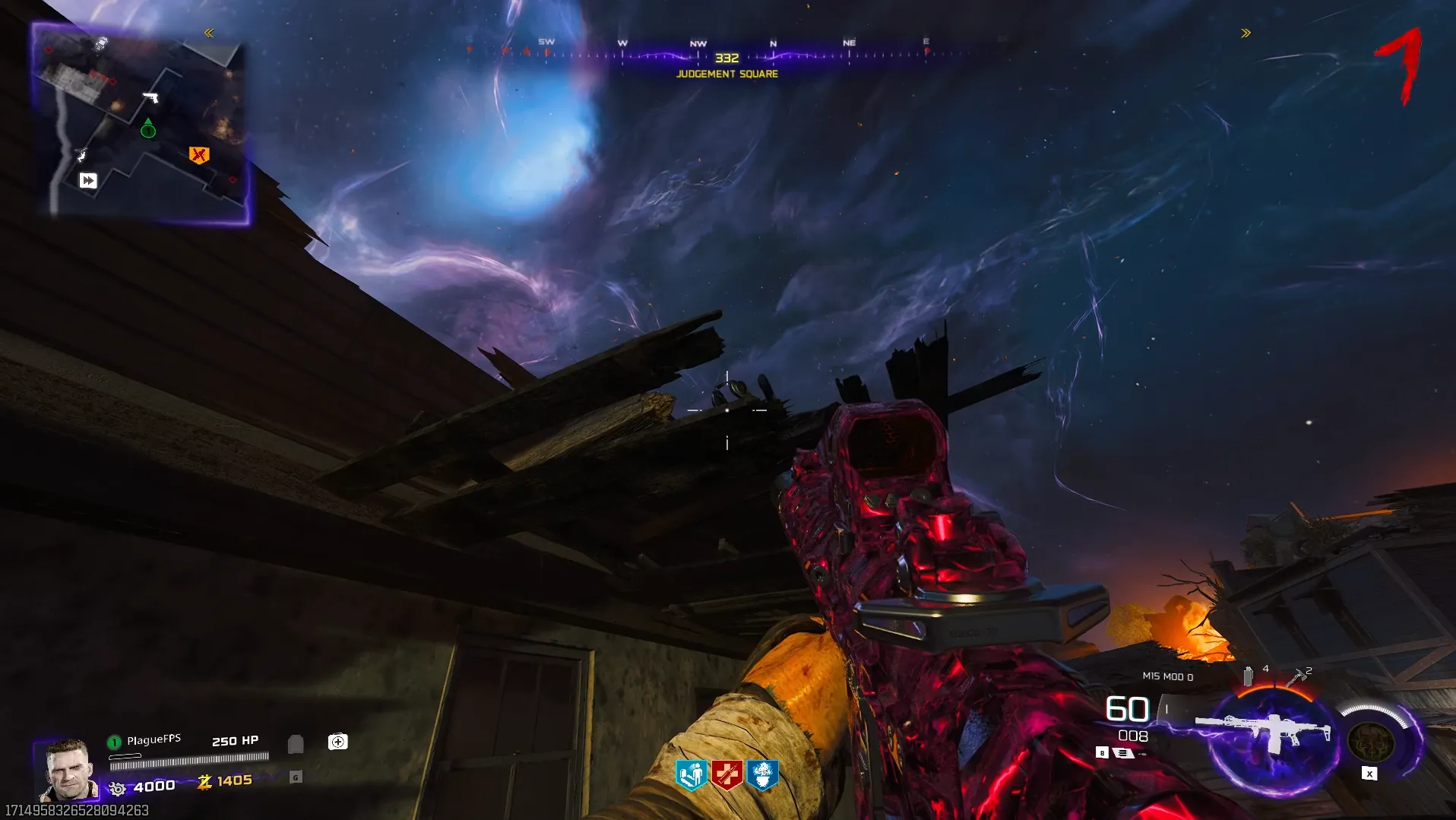Activate the skull field upgrade icon

click(x=1370, y=741)
